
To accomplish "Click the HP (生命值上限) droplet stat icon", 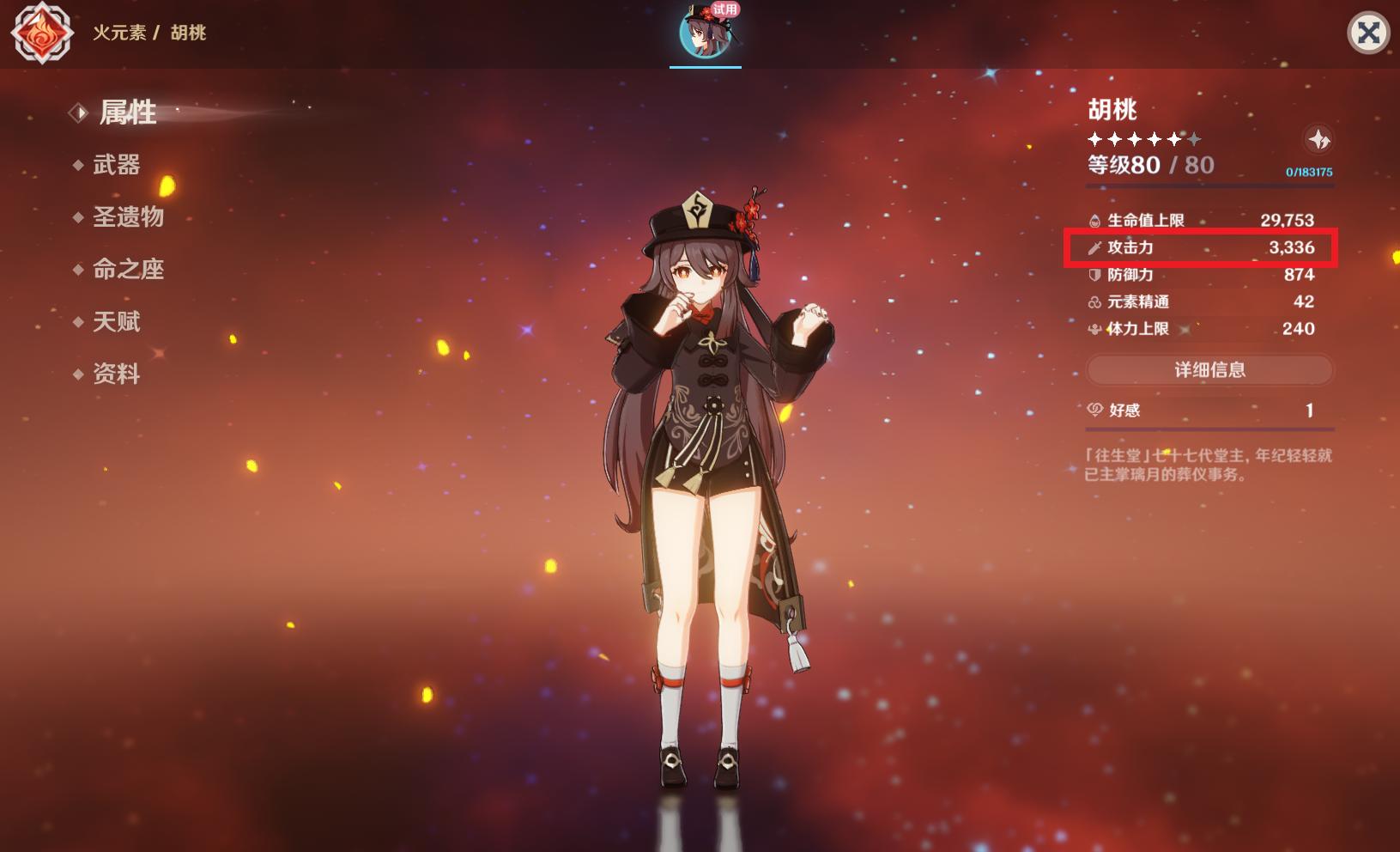I will click(1095, 220).
